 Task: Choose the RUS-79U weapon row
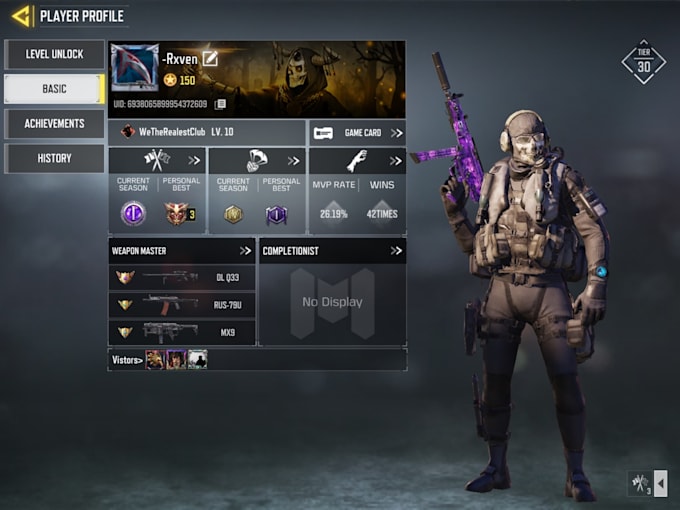tap(182, 304)
